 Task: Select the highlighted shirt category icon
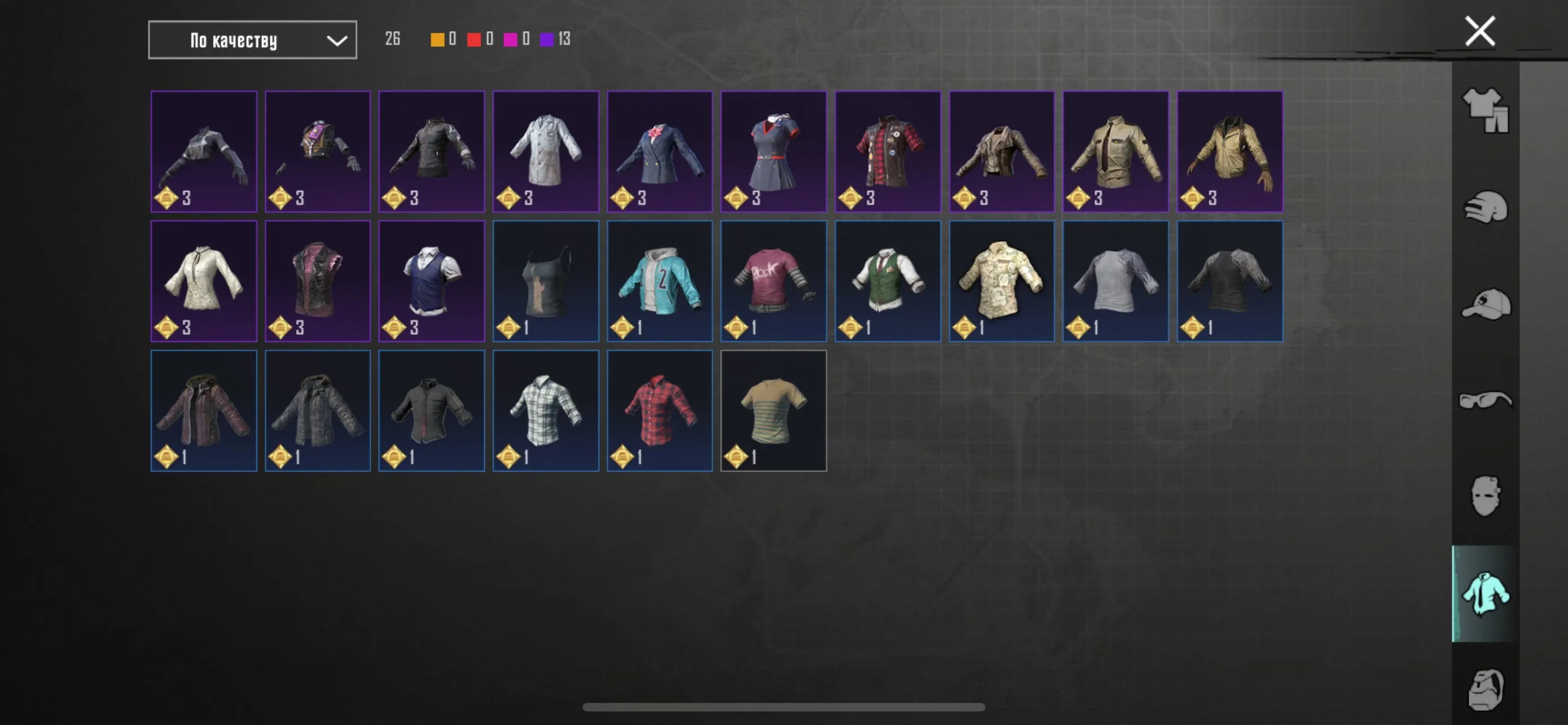(x=1486, y=593)
